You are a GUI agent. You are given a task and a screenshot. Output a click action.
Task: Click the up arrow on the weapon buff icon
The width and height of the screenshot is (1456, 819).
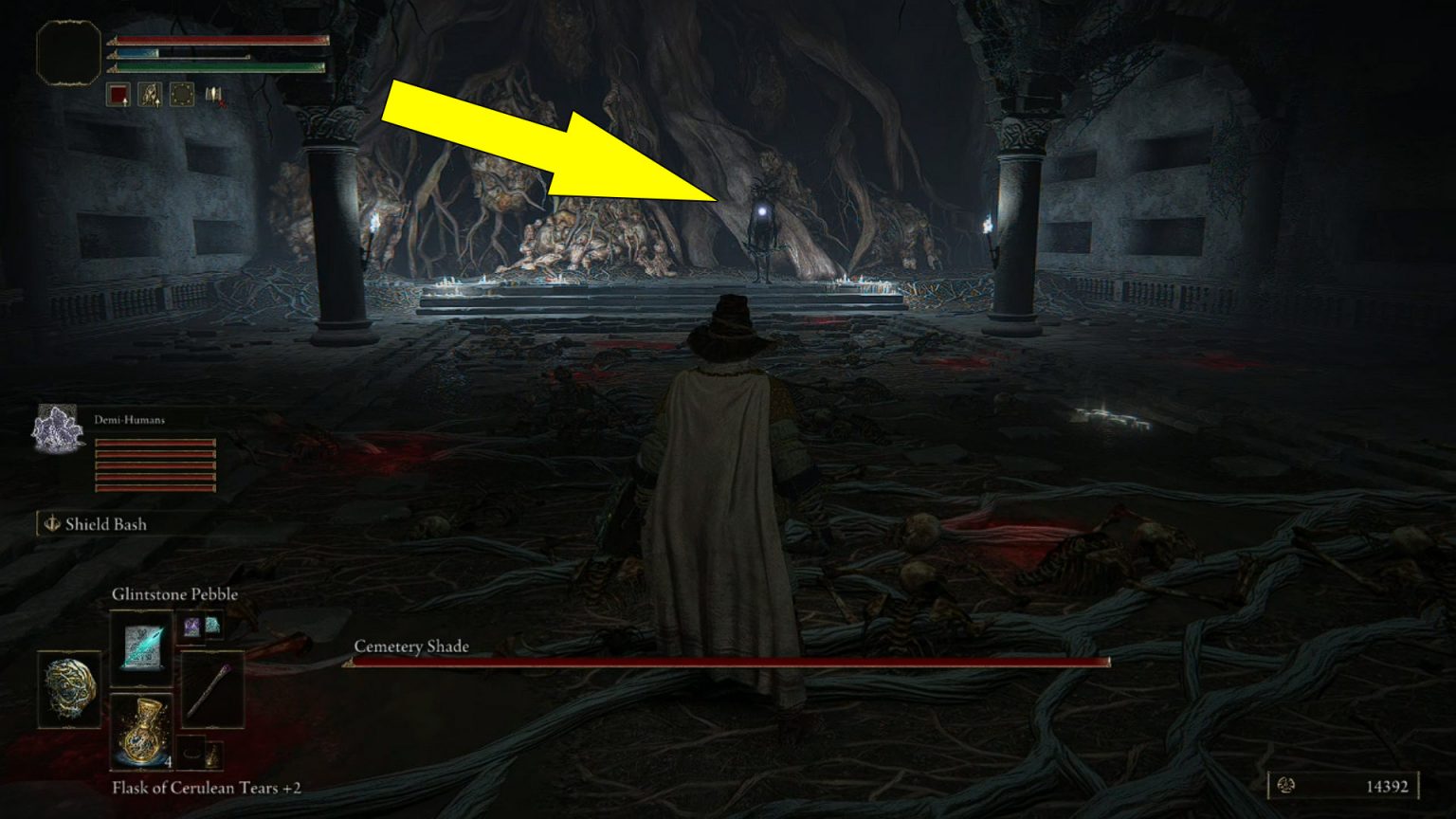(x=157, y=103)
